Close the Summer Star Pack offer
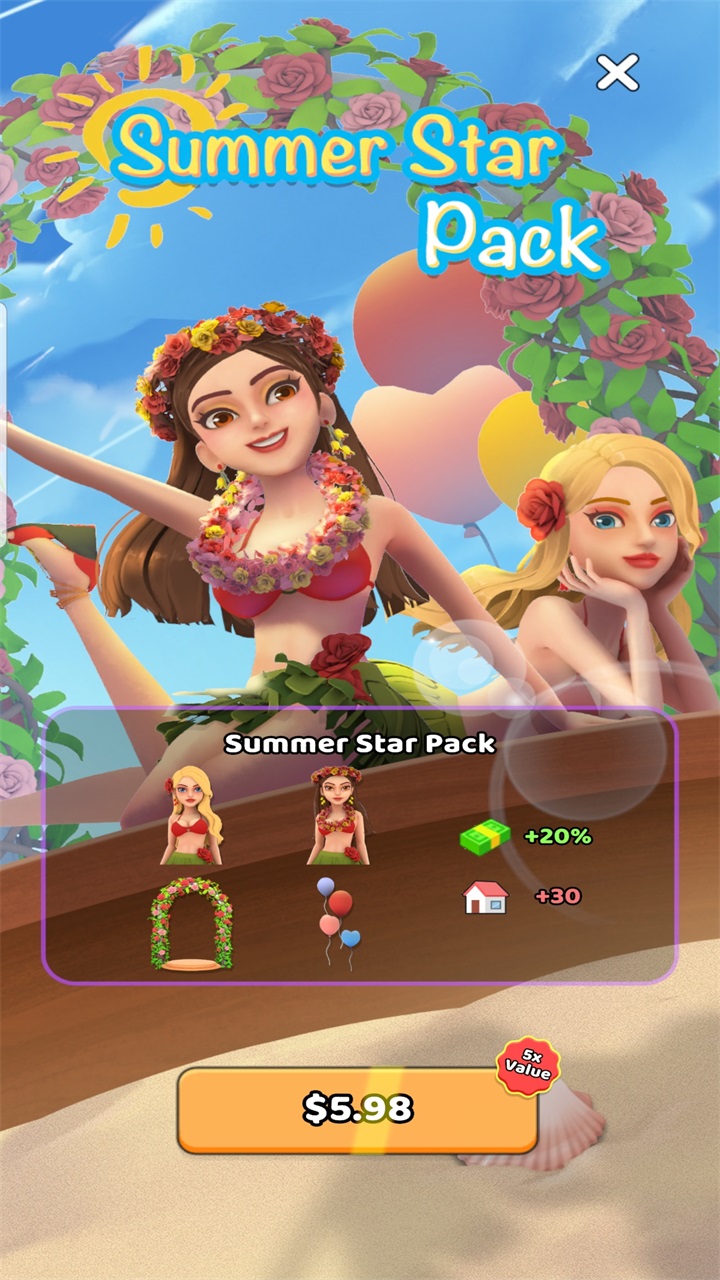720x1280 pixels. click(x=617, y=72)
